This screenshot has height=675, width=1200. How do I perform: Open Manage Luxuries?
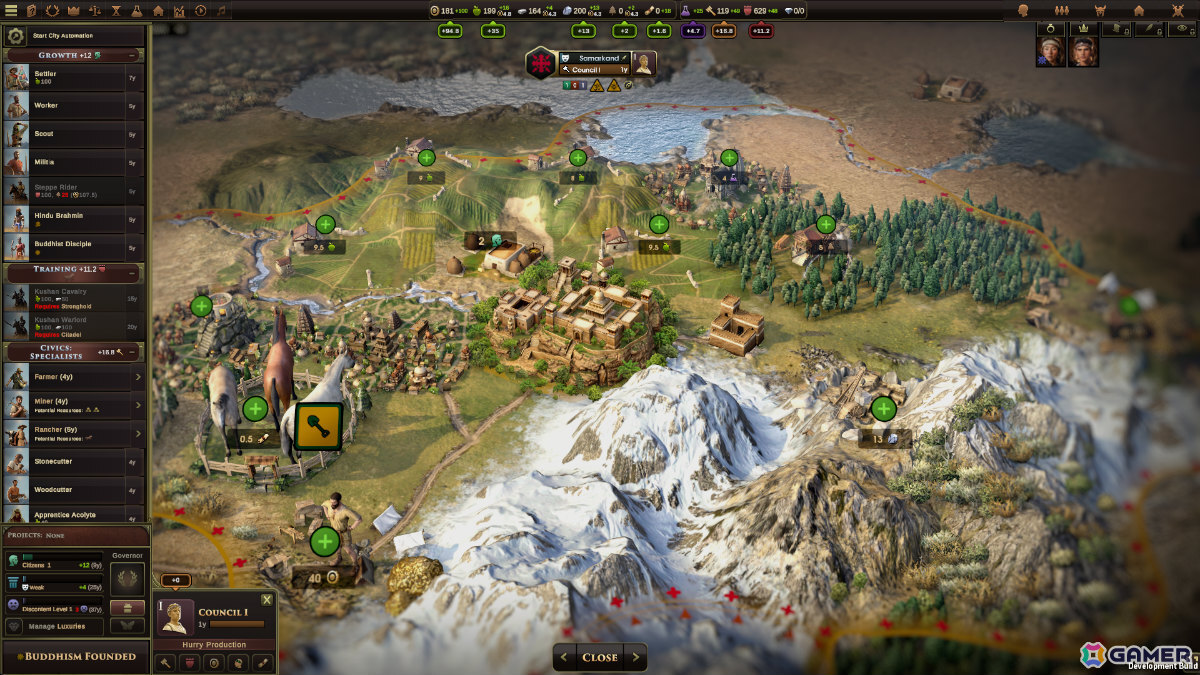tap(58, 626)
